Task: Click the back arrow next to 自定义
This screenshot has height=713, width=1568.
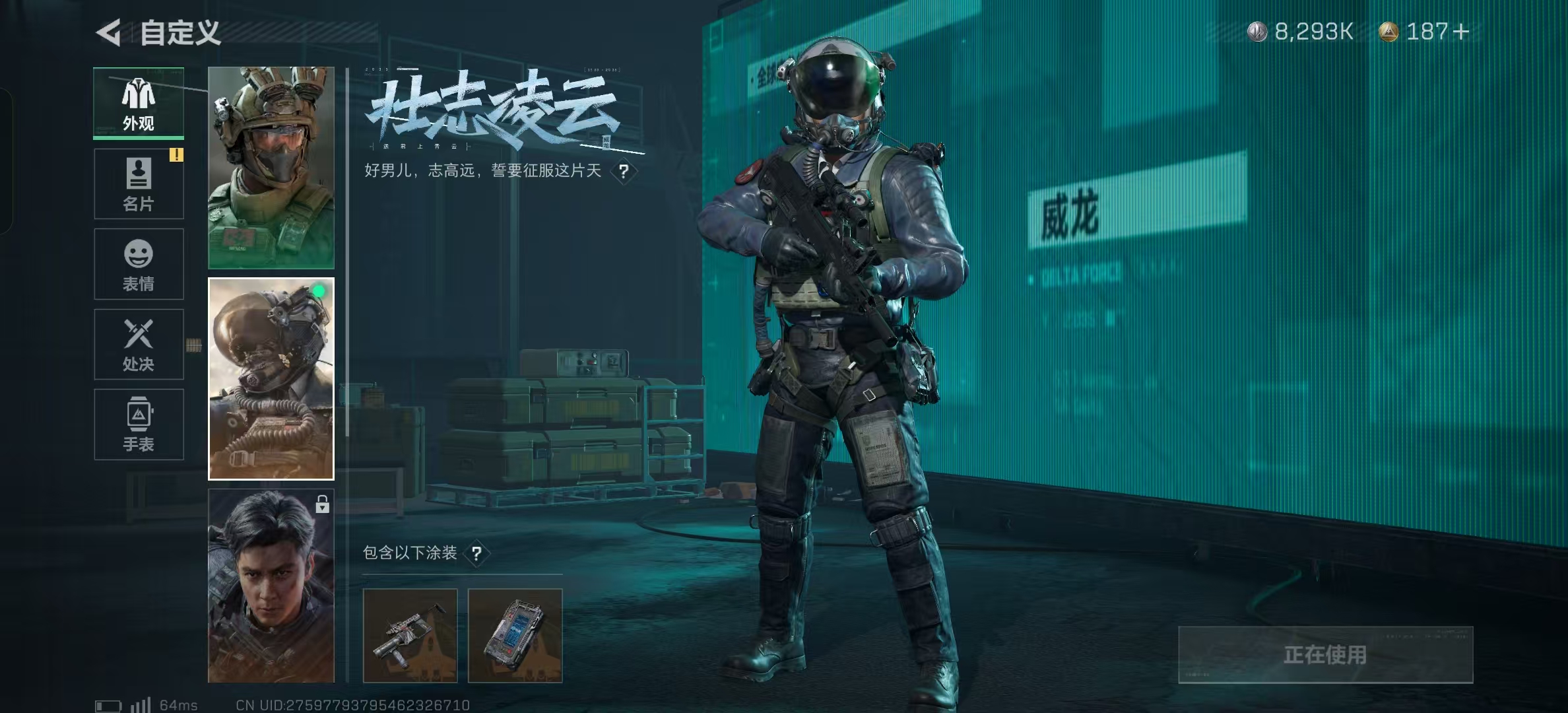Action: (x=110, y=32)
